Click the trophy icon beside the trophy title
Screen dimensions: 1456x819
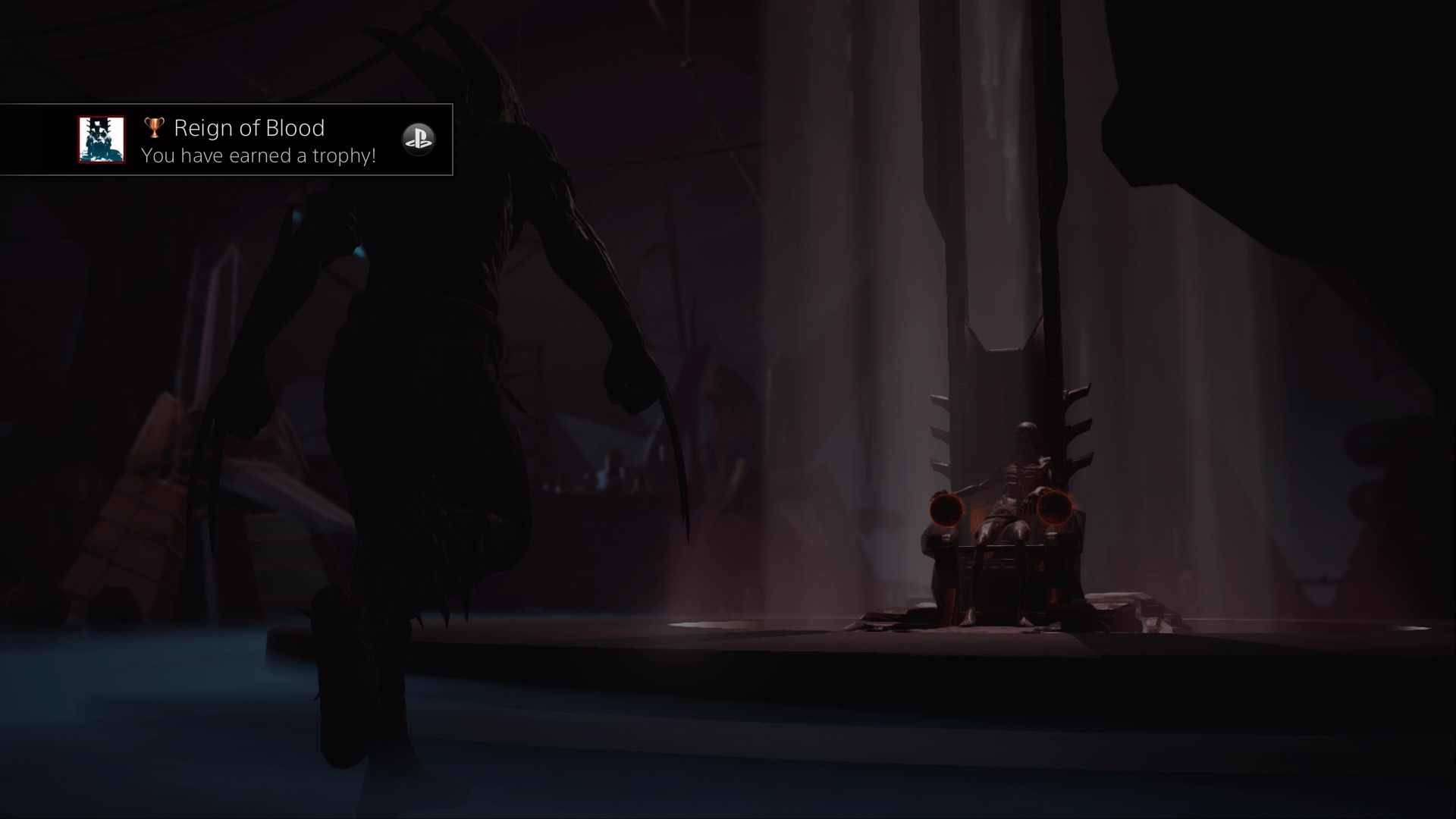pos(154,127)
